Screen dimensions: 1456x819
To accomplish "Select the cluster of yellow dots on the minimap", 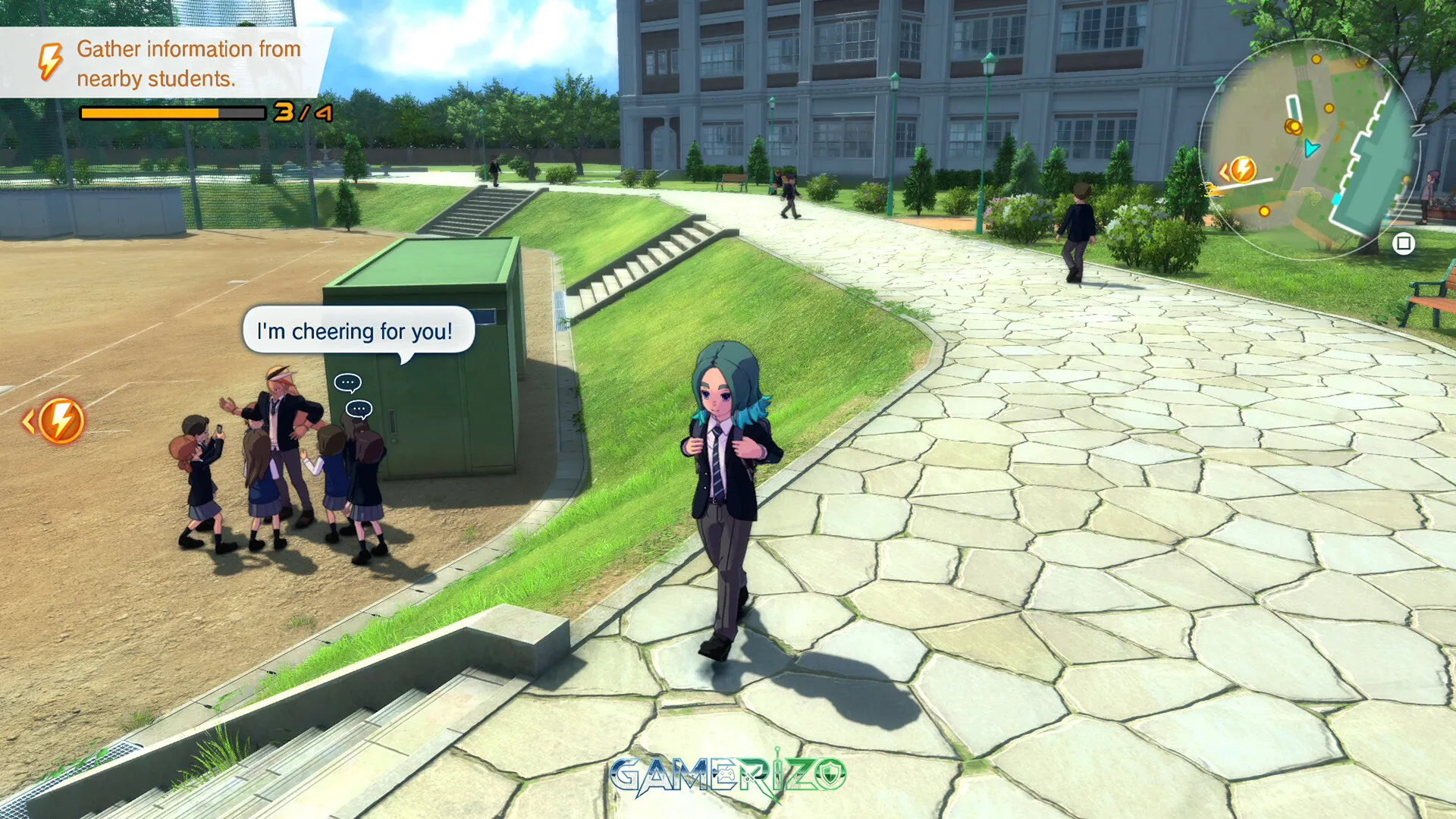I will pyautogui.click(x=1293, y=127).
